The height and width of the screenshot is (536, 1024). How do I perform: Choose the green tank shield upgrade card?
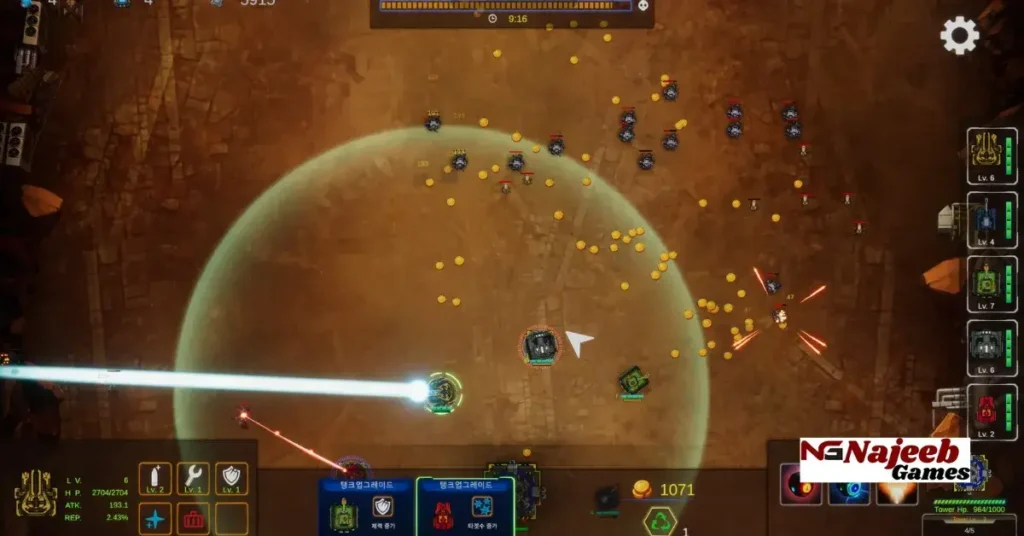click(364, 508)
